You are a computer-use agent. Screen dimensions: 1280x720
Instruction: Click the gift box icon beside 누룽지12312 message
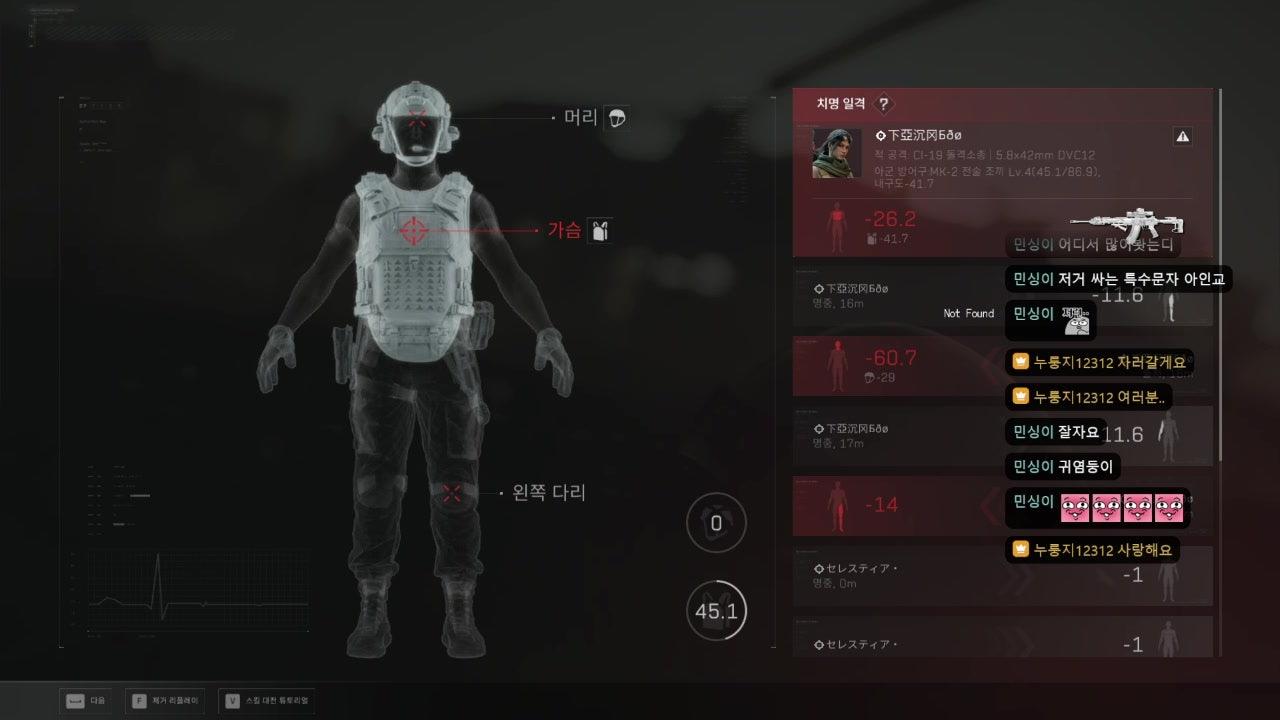(1020, 362)
